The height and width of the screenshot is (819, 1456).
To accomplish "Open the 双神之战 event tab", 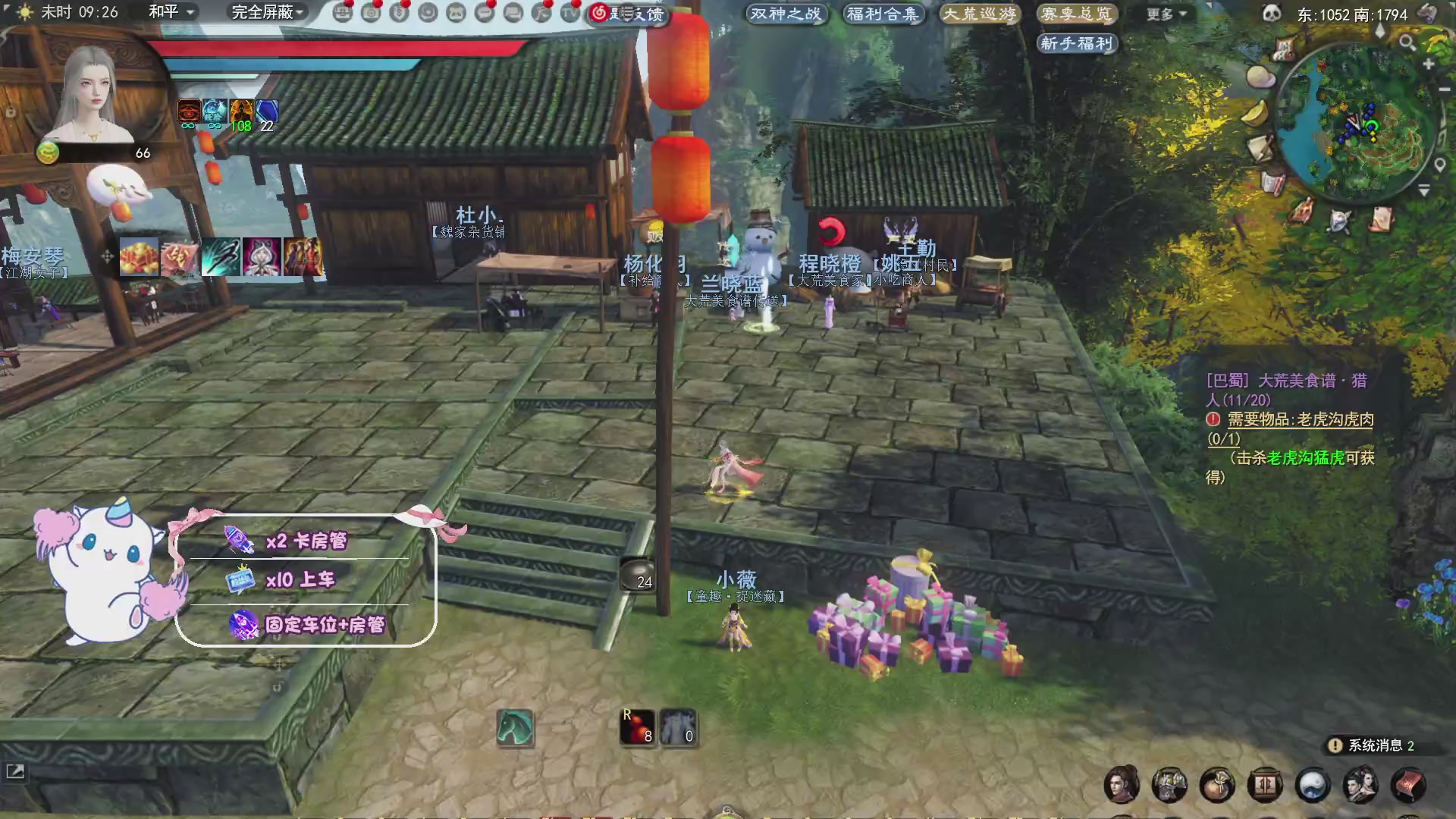I will pos(786,13).
